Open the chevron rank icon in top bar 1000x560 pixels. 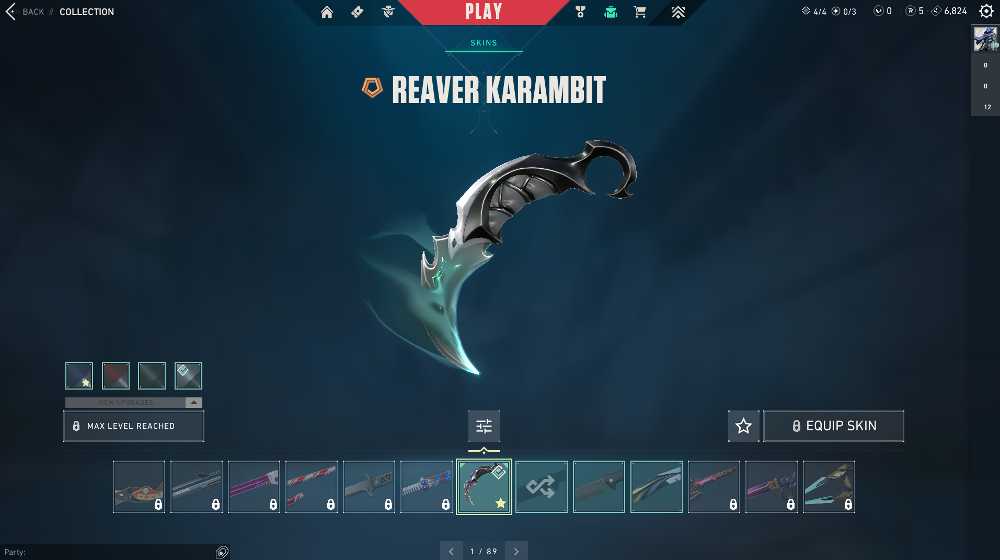tap(678, 12)
